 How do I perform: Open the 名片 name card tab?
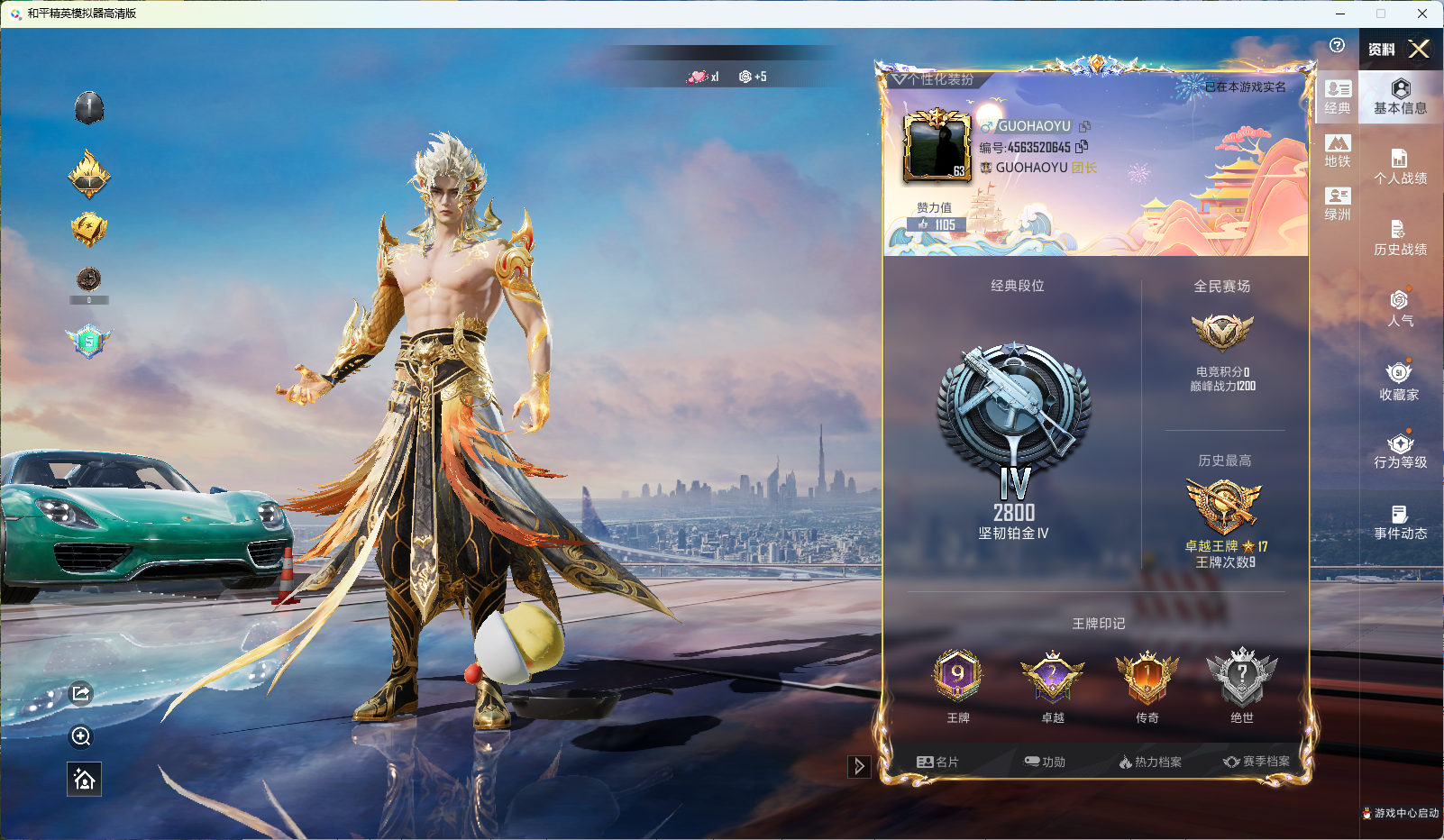coord(937,762)
